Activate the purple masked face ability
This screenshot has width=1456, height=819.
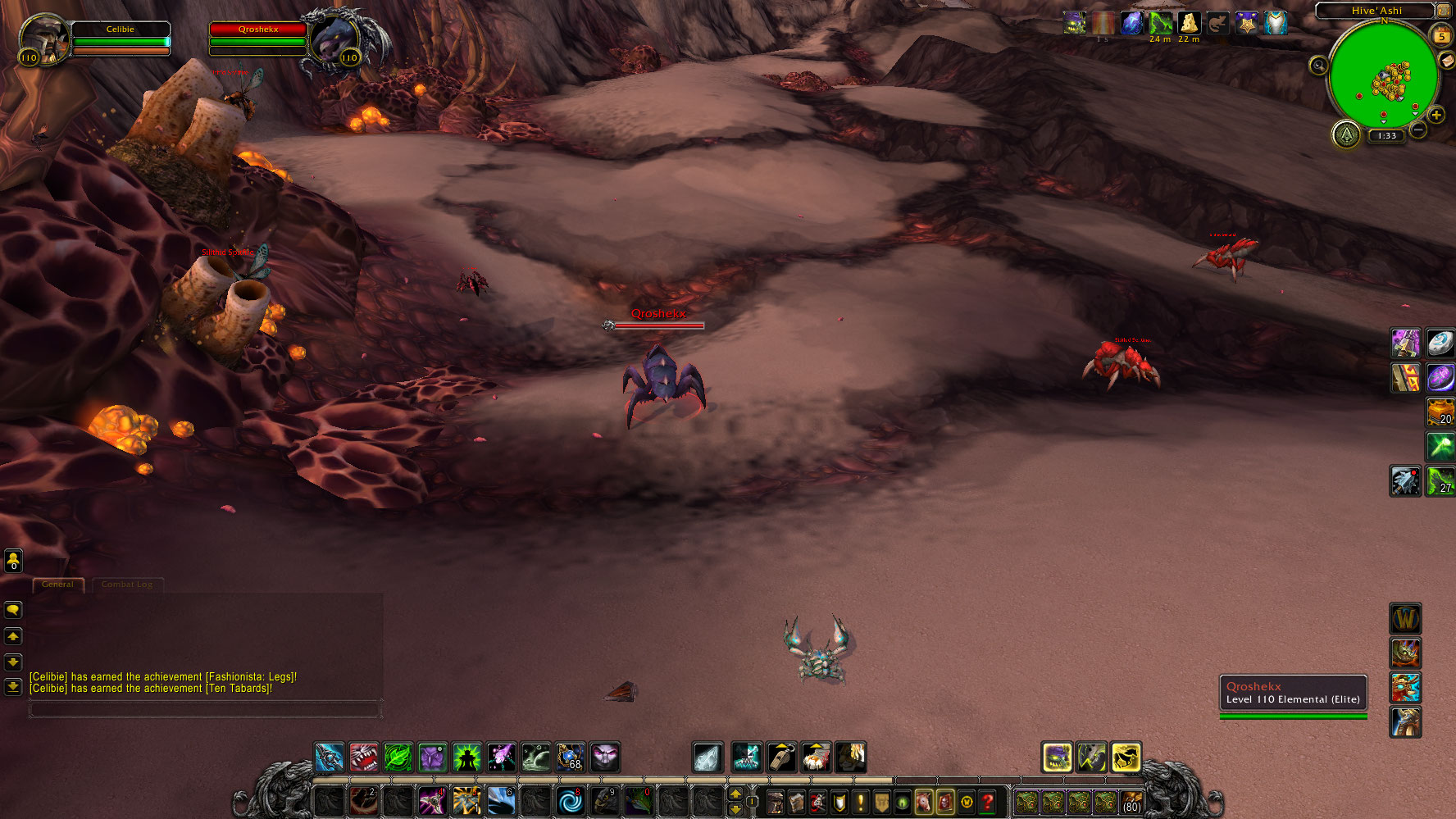coord(605,758)
